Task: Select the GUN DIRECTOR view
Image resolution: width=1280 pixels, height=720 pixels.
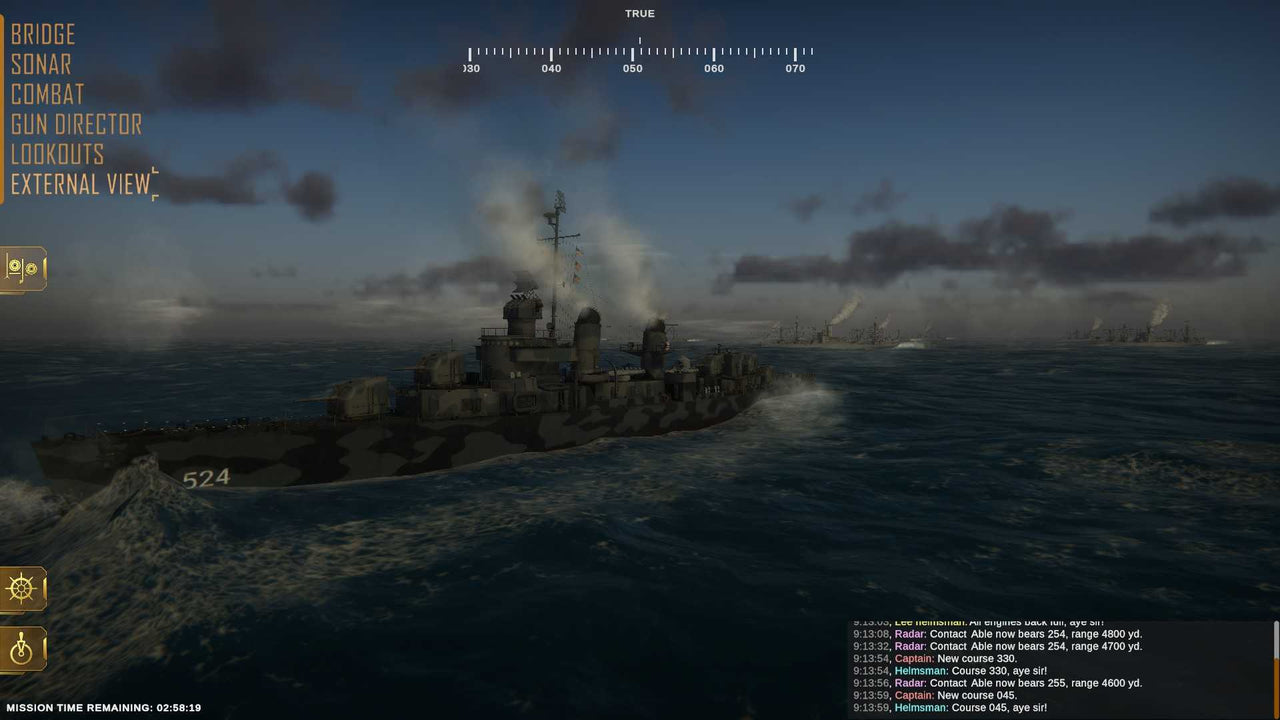Action: pyautogui.click(x=75, y=124)
